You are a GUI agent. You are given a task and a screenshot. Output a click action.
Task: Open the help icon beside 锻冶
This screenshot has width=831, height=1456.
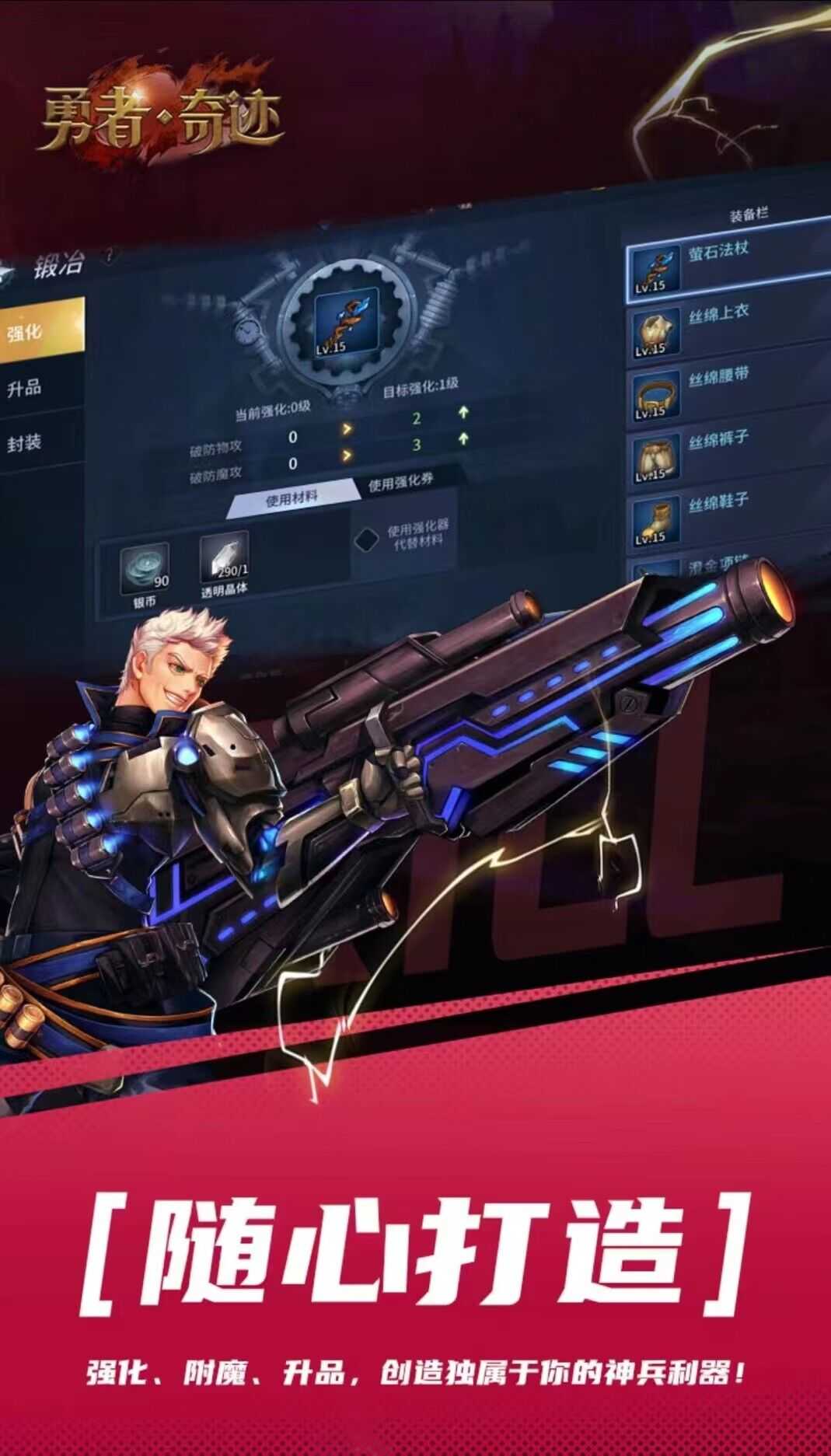pos(109,255)
